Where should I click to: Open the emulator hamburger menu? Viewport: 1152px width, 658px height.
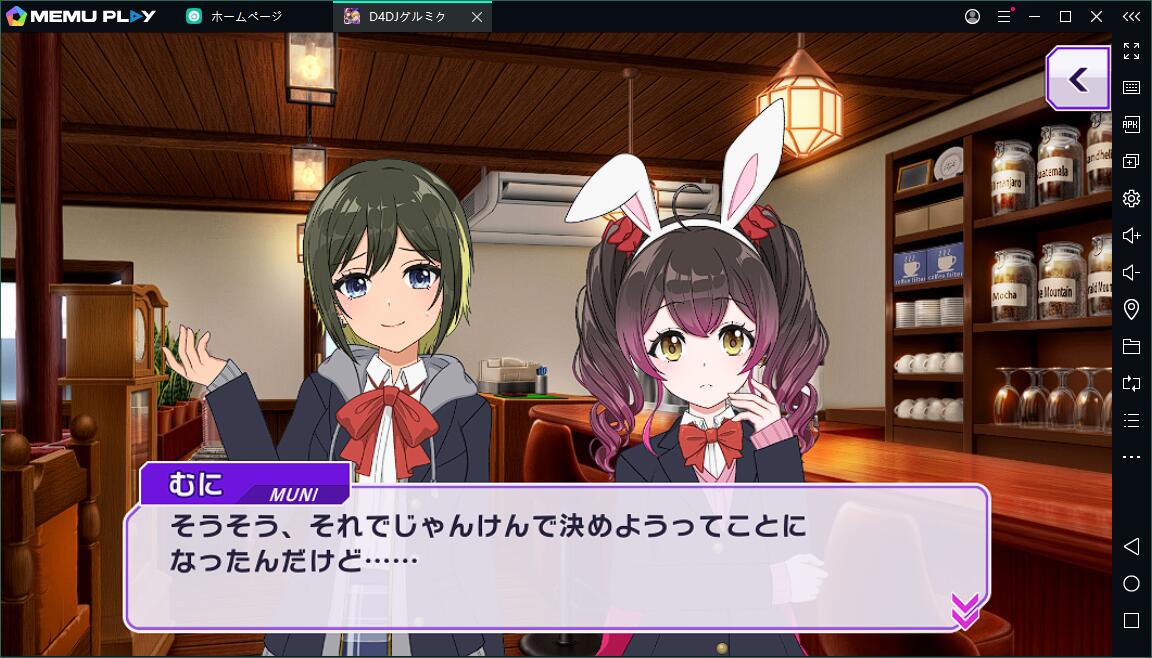click(1003, 17)
